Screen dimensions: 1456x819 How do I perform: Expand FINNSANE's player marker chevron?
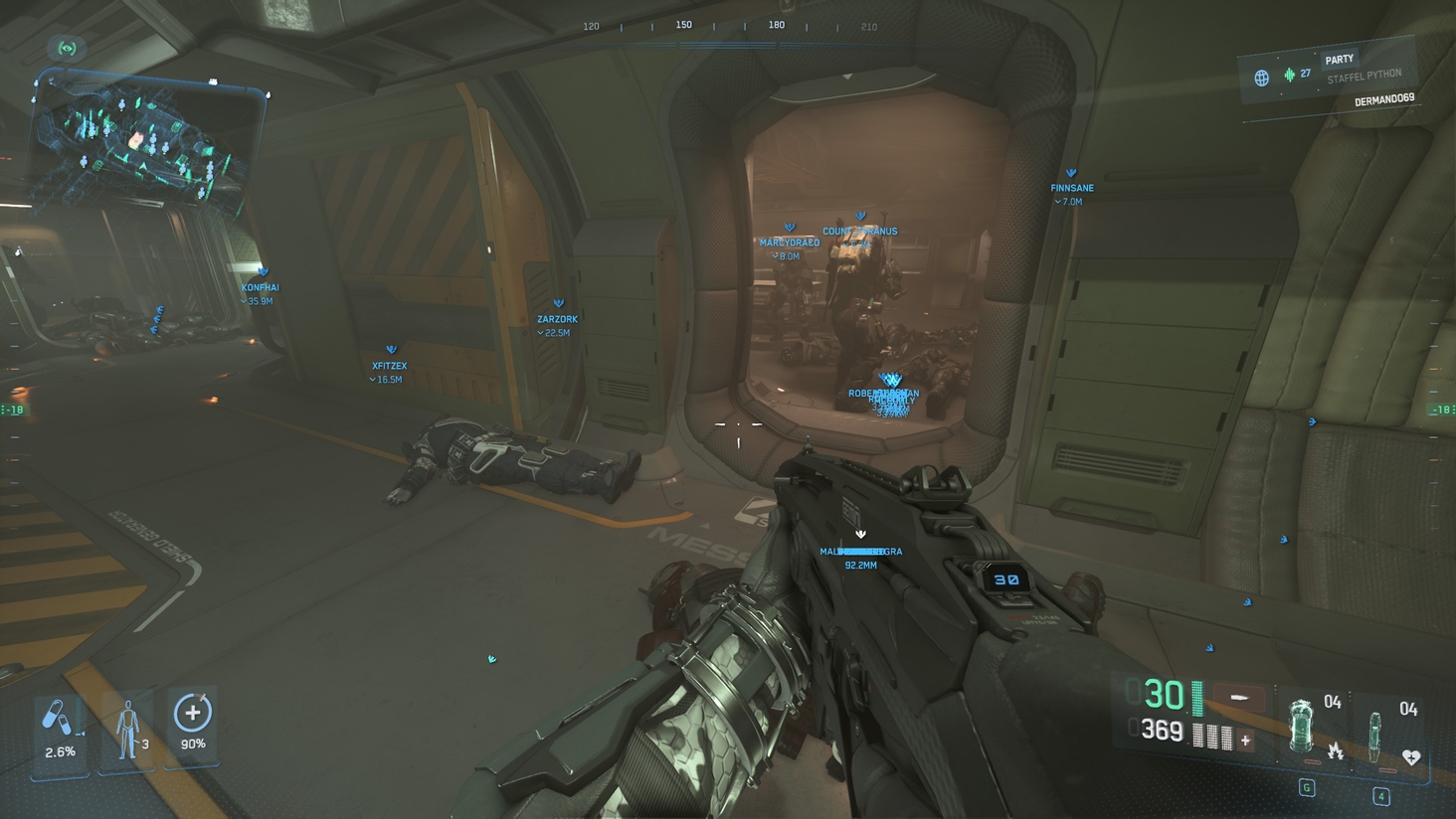point(1071,171)
